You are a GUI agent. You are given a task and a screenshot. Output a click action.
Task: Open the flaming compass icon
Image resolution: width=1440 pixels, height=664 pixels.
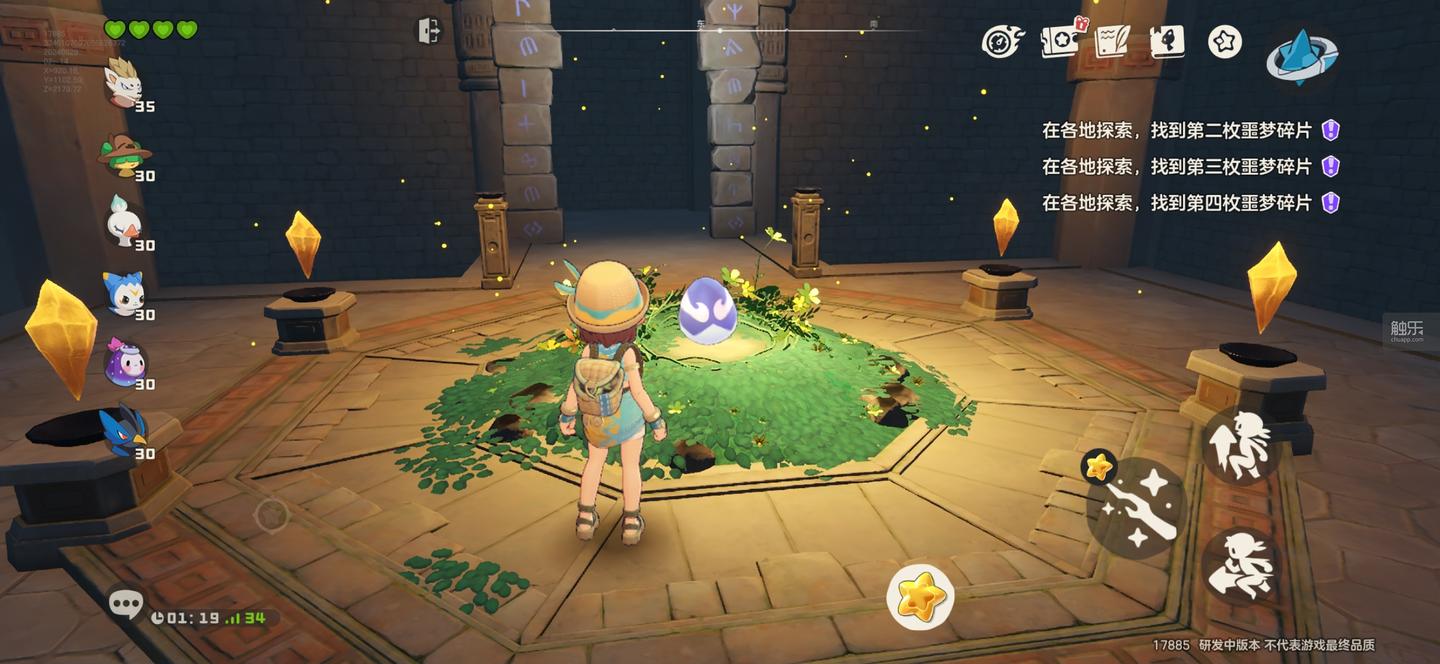(1001, 41)
